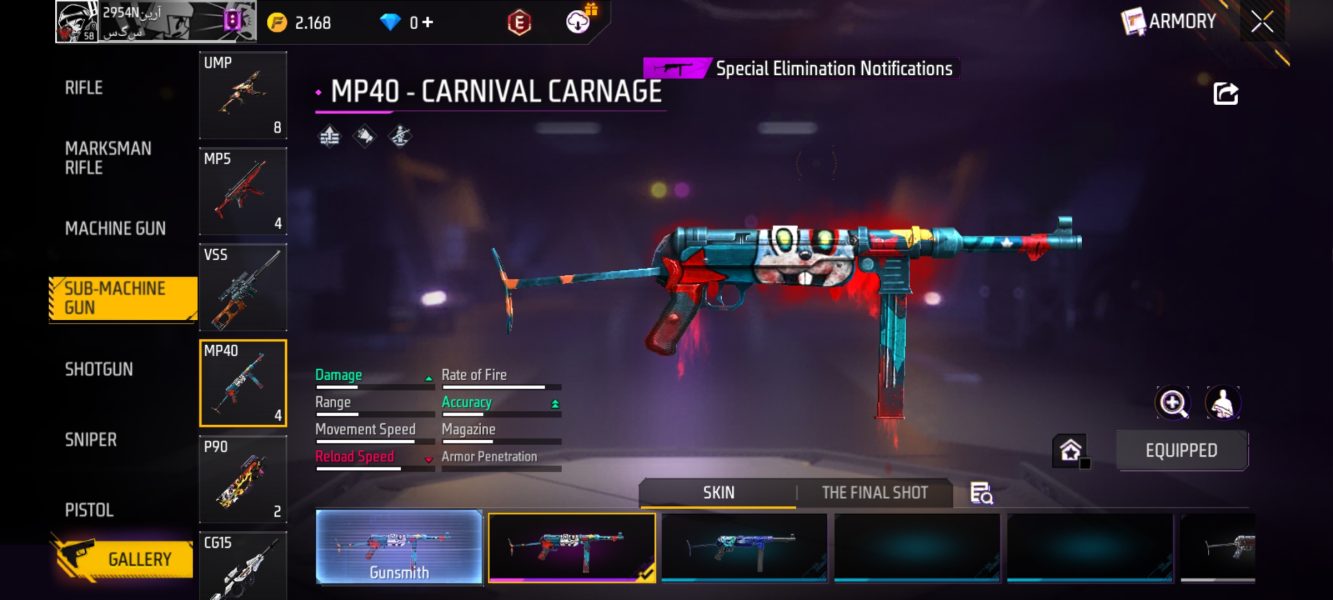Select the UMP weapon tile
Viewport: 1333px width, 600px height.
(x=243, y=96)
